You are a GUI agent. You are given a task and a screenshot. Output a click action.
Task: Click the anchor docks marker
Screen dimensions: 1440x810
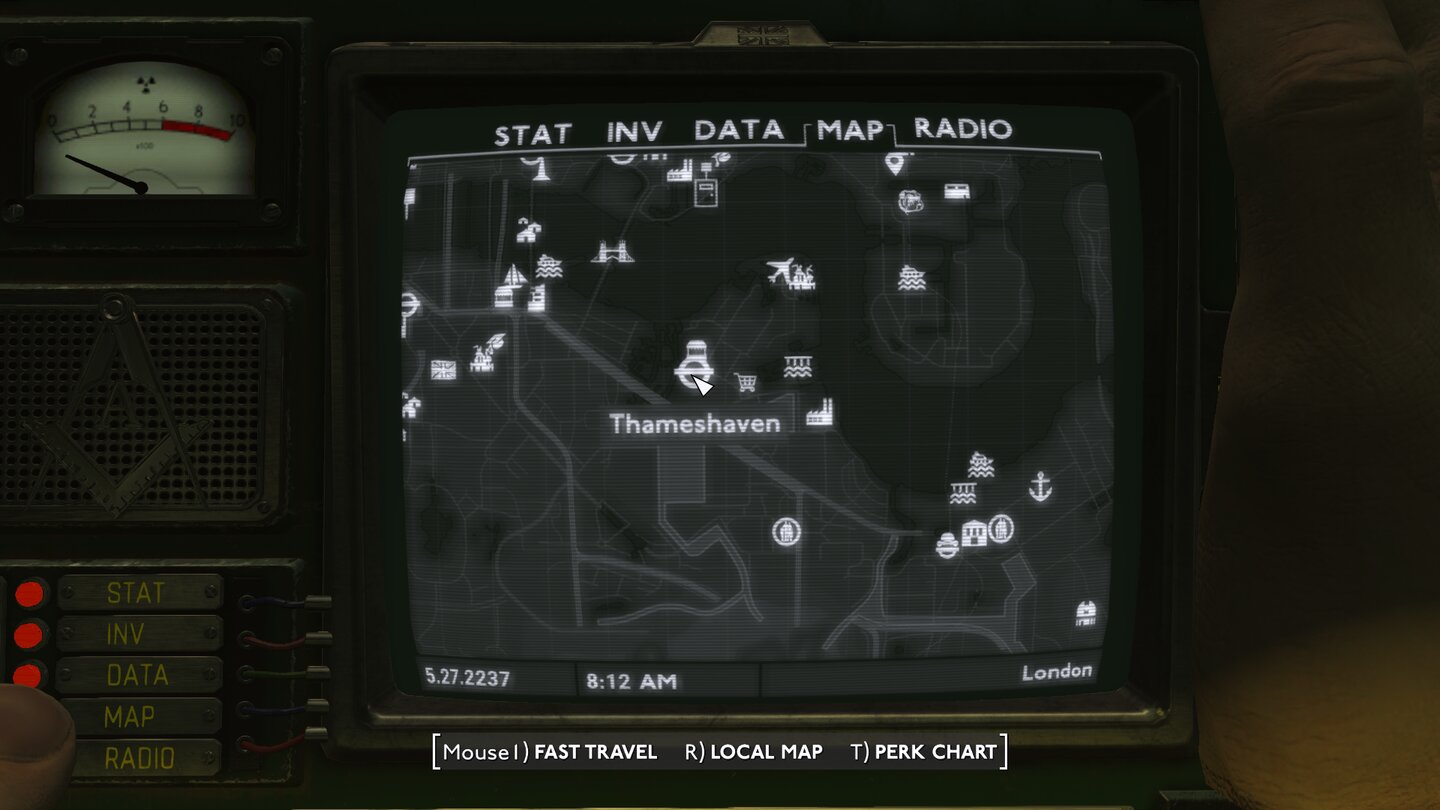tap(1040, 487)
